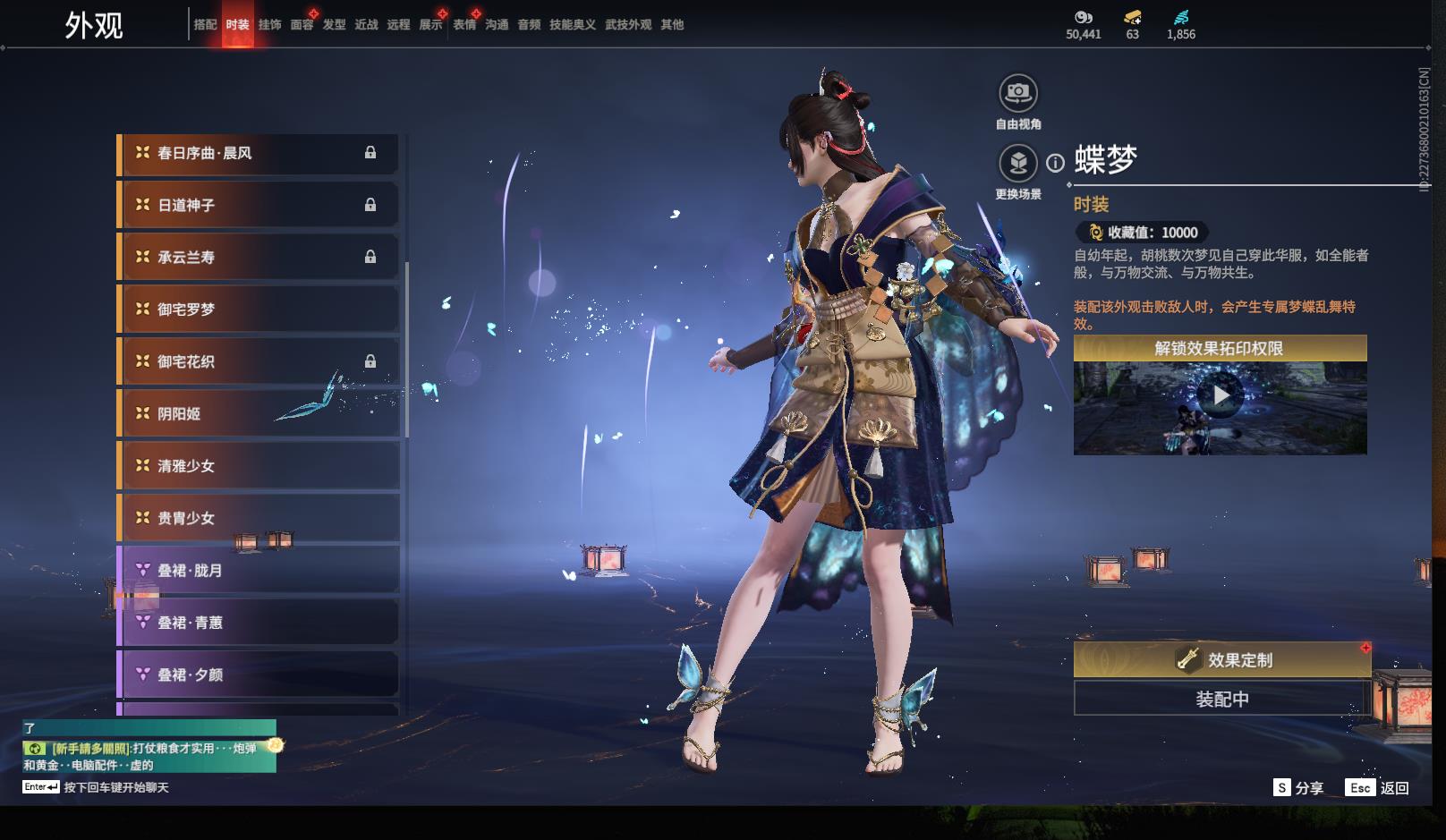Open the 效果定制 effect customization
The width and height of the screenshot is (1446, 840).
pyautogui.click(x=1222, y=660)
